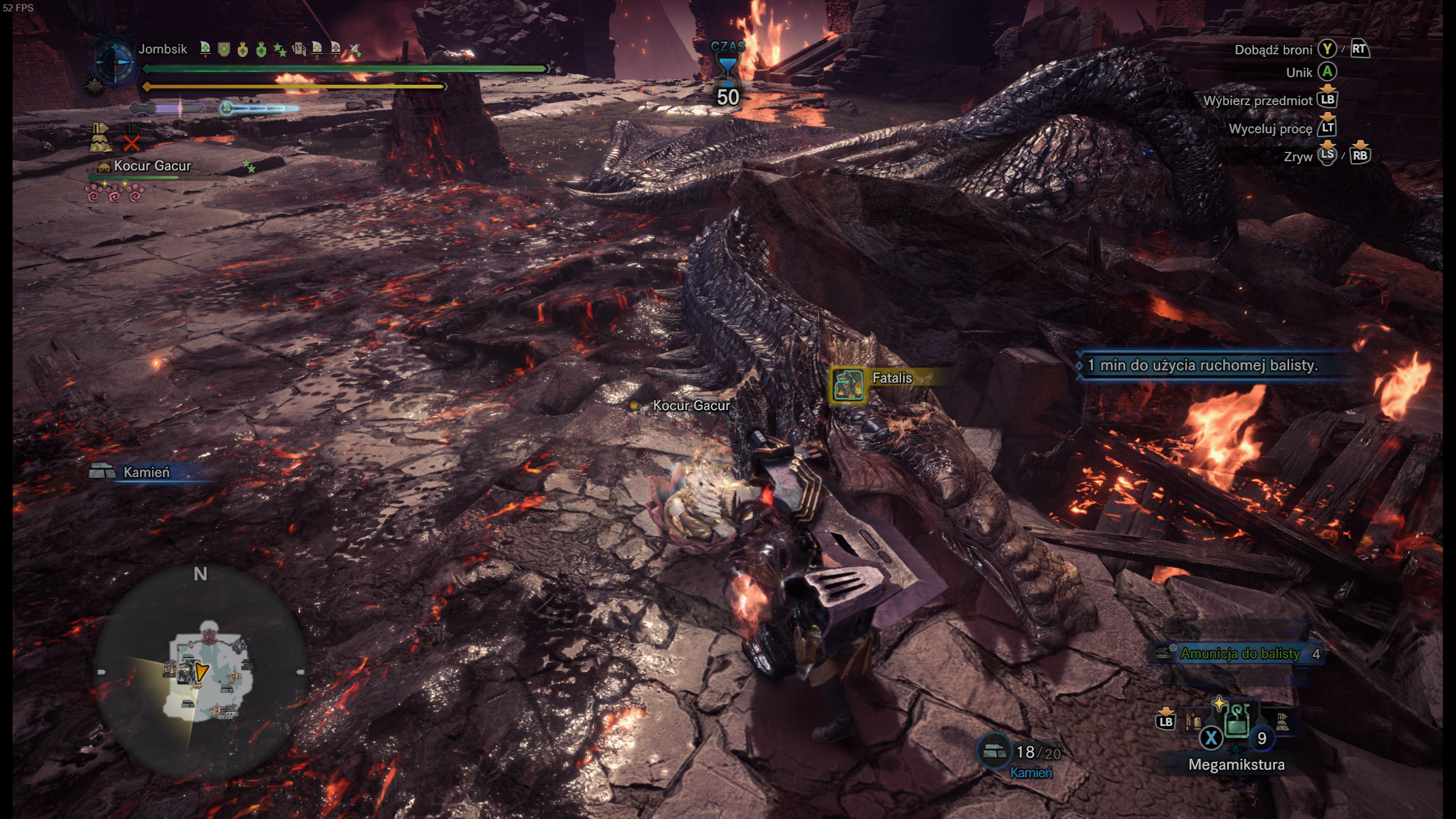Click the yellow player arrow on the minimap

[x=201, y=671]
